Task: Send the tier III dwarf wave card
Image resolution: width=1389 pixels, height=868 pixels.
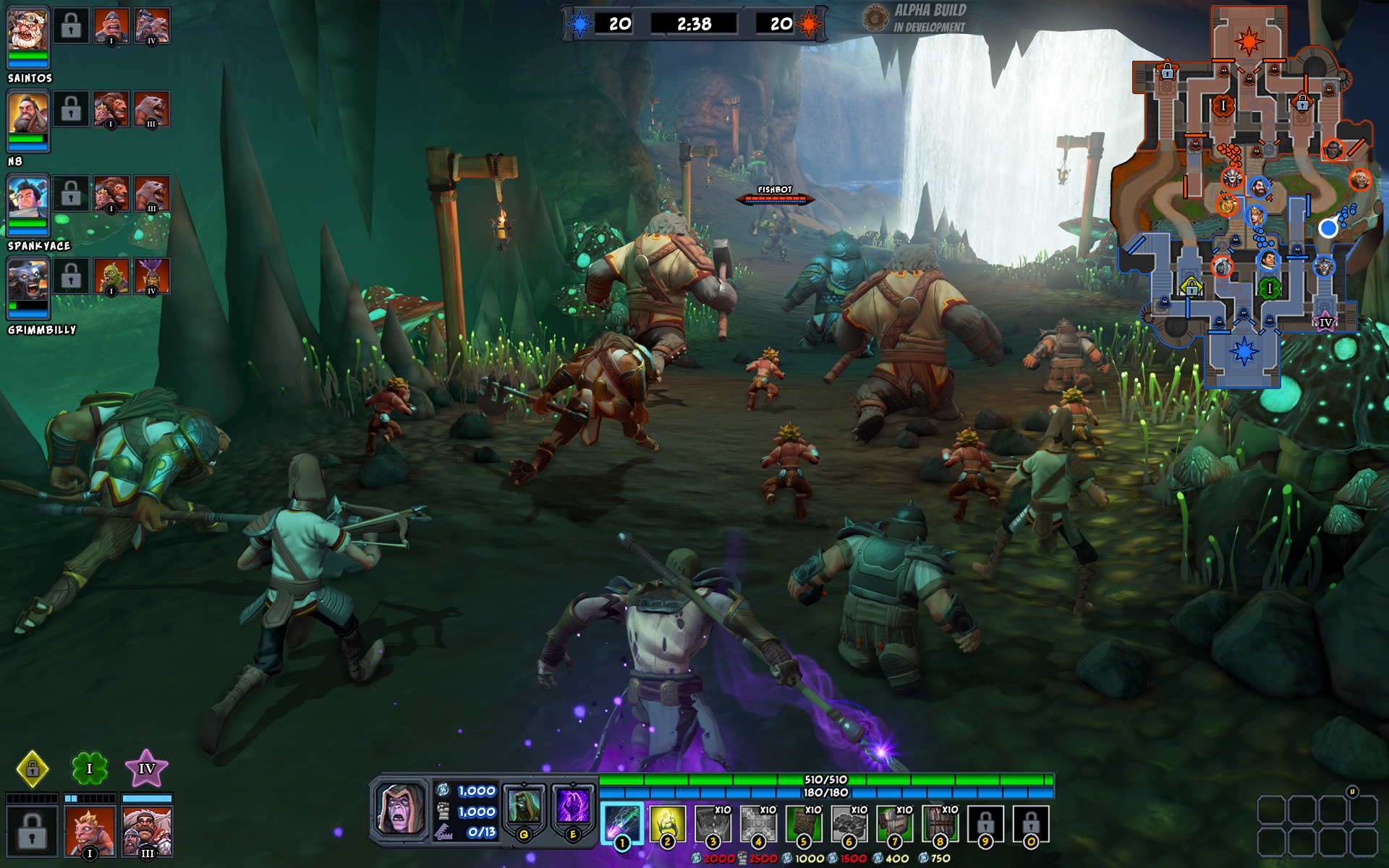Action: 147,830
